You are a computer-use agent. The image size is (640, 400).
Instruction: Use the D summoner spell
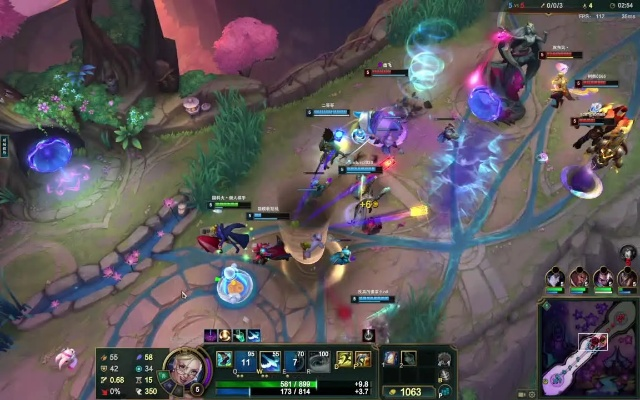(x=344, y=360)
